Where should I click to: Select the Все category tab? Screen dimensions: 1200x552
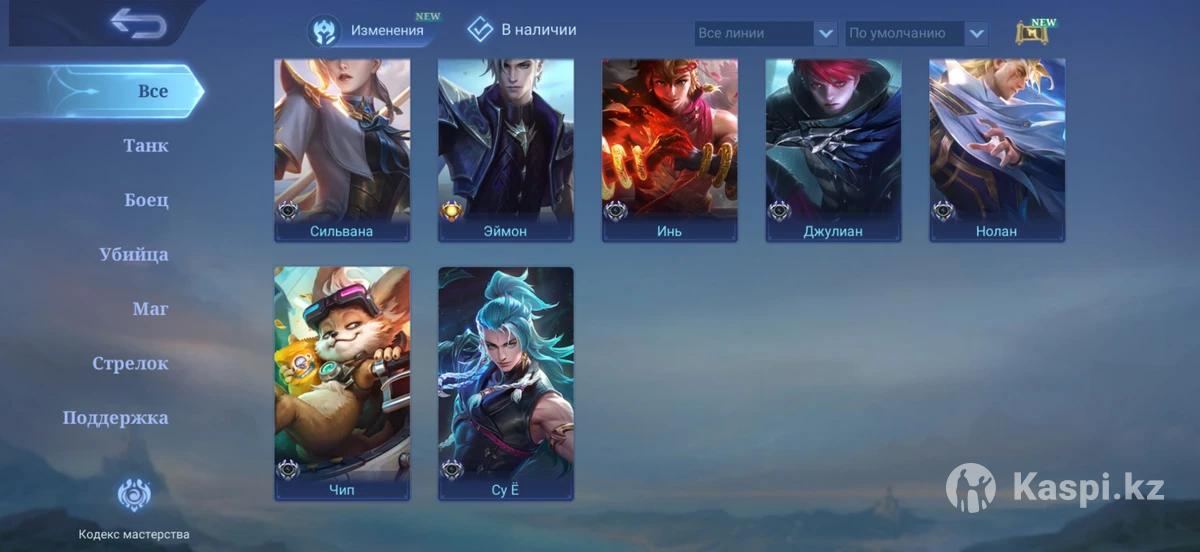point(152,91)
